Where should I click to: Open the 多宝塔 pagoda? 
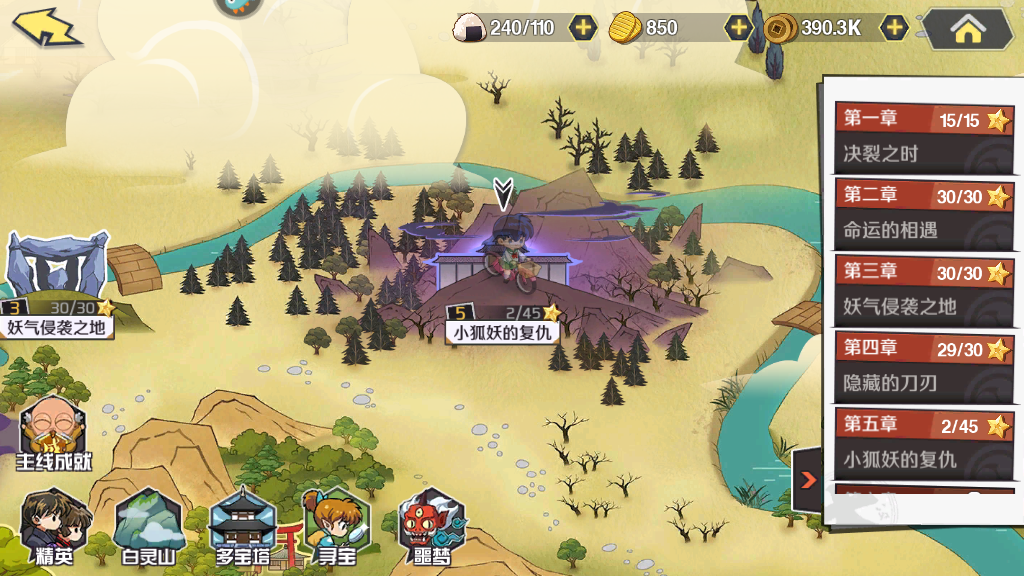coord(243,527)
